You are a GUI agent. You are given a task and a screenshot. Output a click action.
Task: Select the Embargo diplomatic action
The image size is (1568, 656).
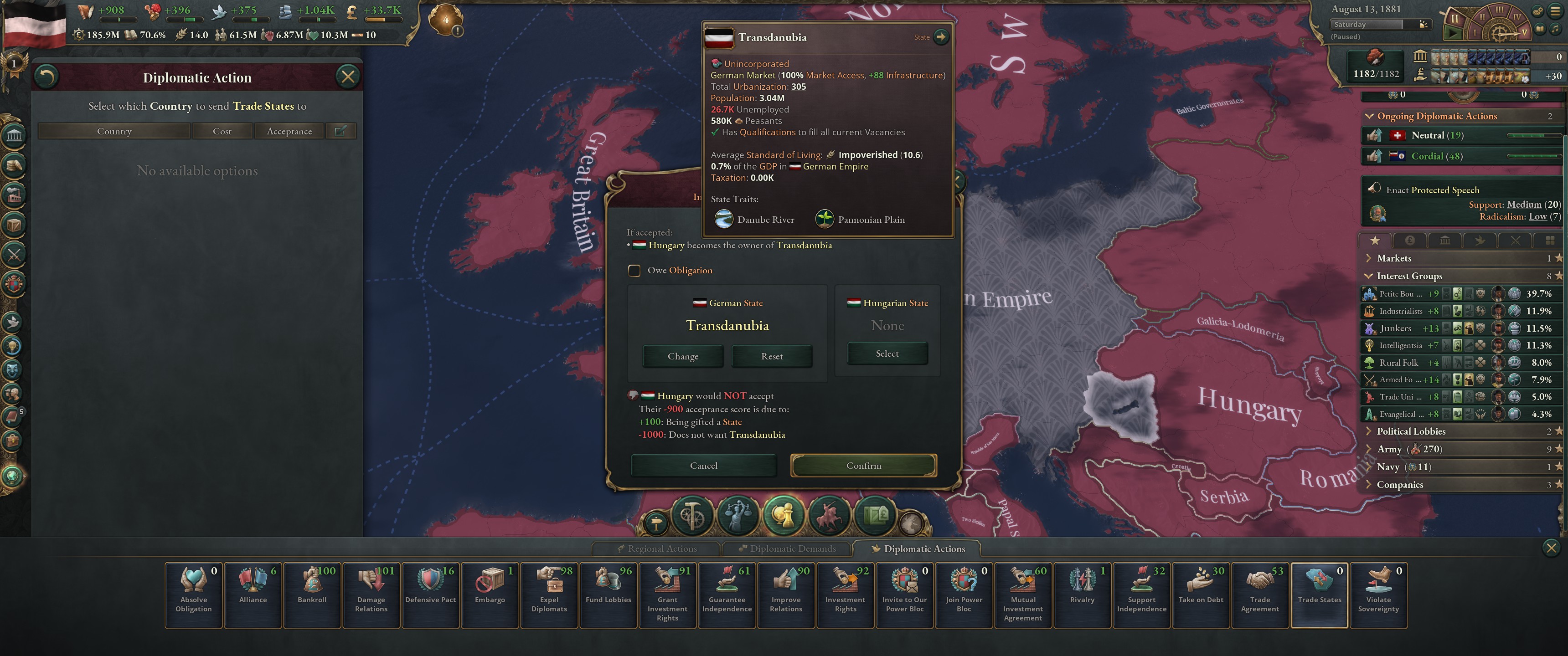click(490, 594)
